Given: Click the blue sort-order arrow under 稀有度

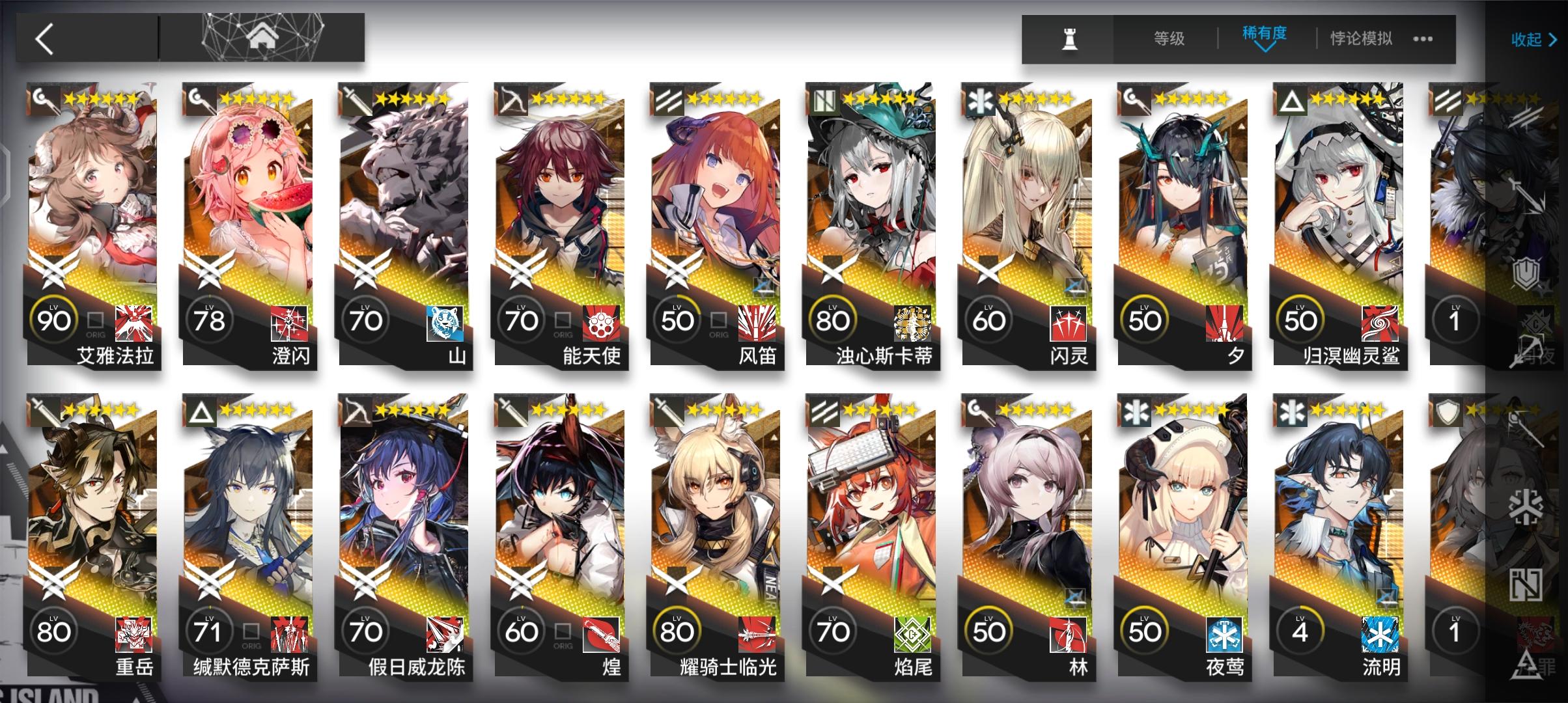Looking at the screenshot, I should (1265, 48).
